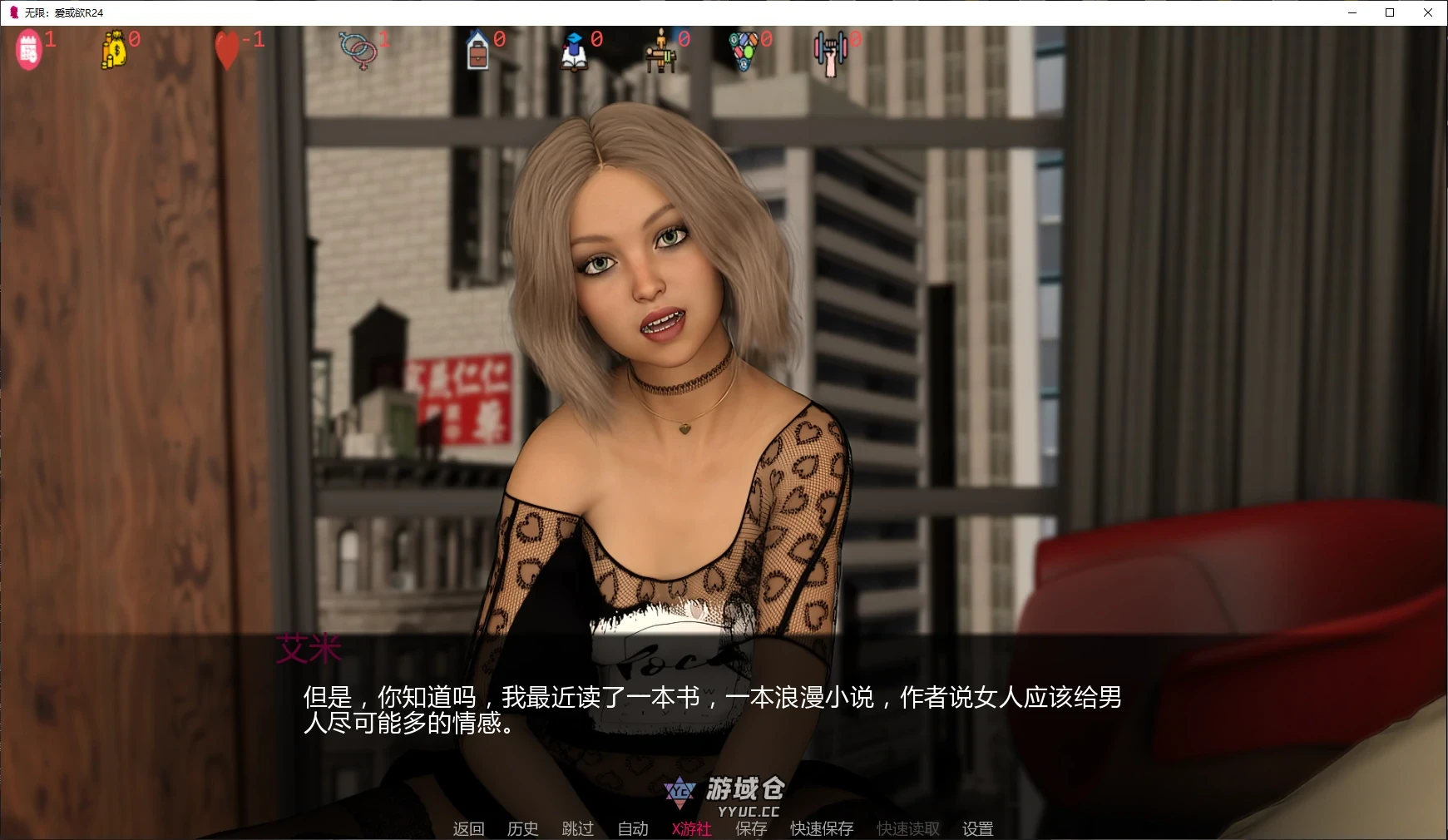Click the gender symbols relationship icon

[x=354, y=50]
